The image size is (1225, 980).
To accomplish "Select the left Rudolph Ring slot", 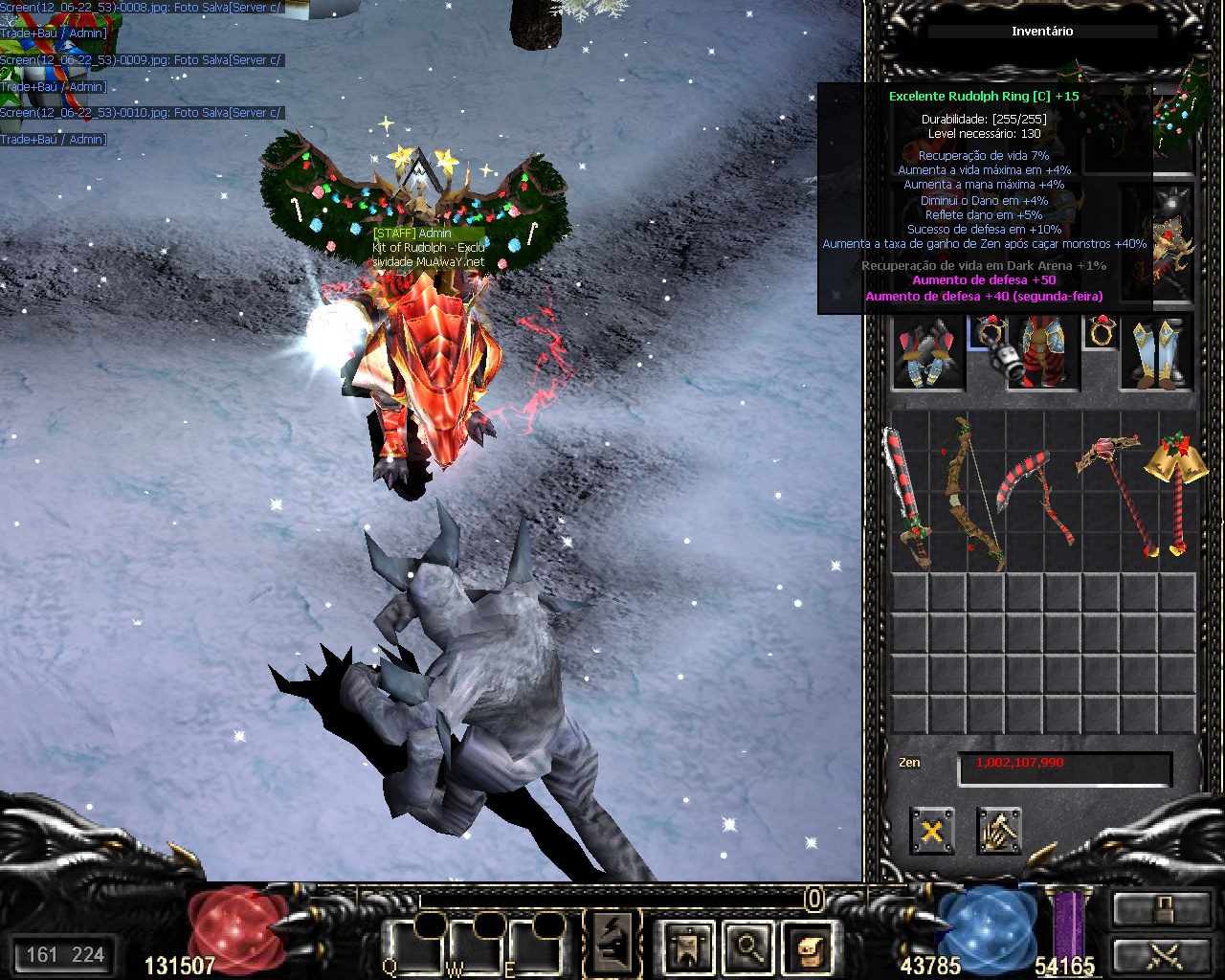I will pos(985,333).
